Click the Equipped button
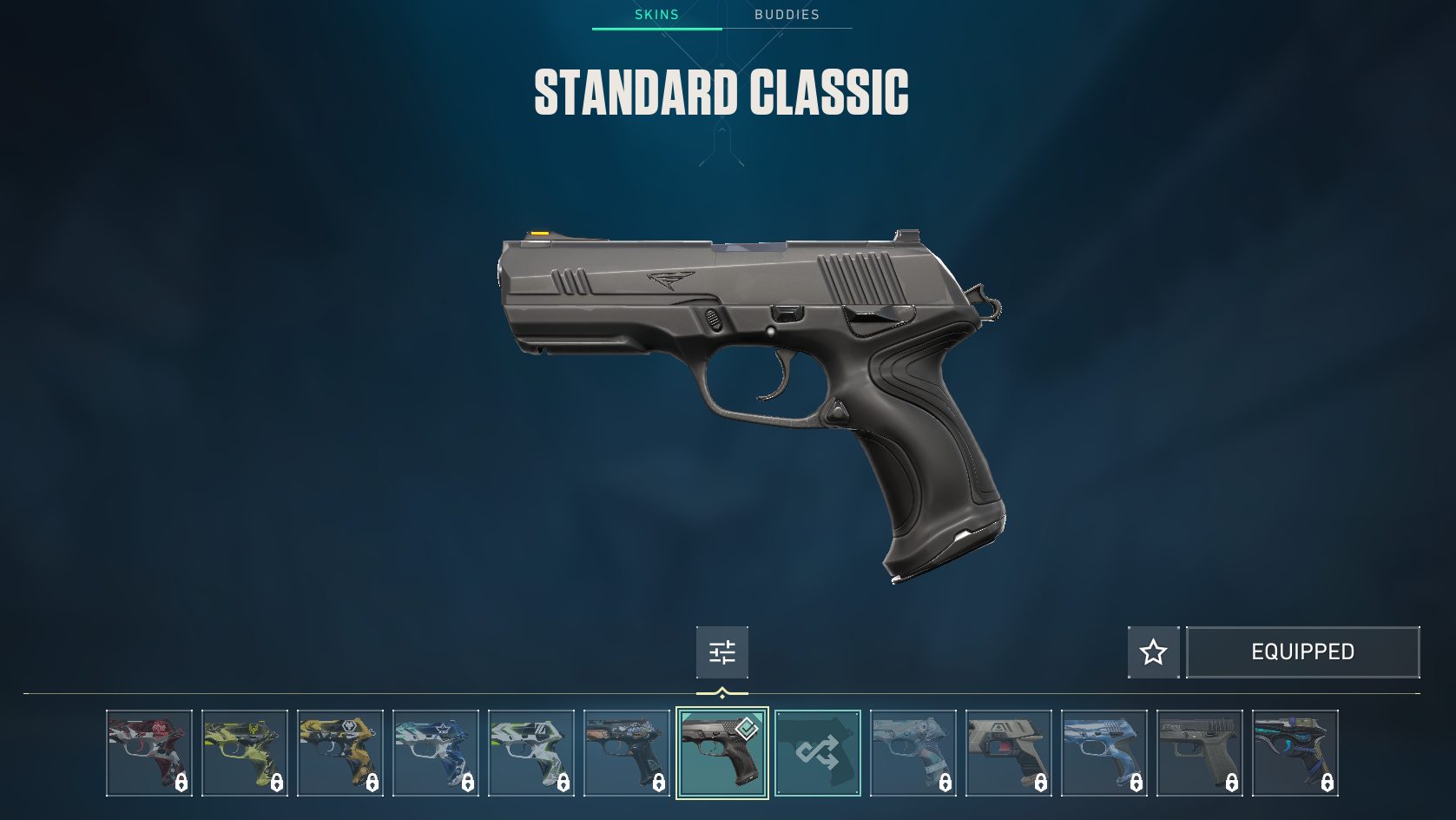Screen dimensions: 1456x820 1302,651
